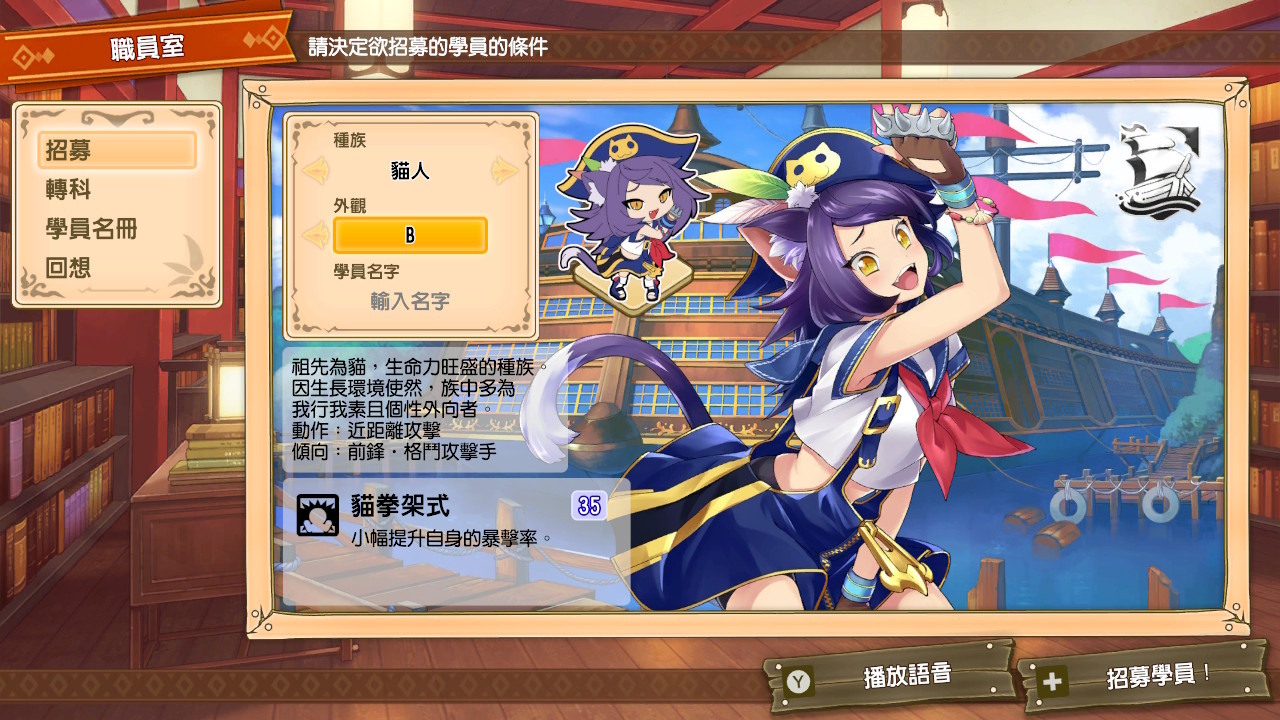Click the ship emblem icon

coord(1160,166)
